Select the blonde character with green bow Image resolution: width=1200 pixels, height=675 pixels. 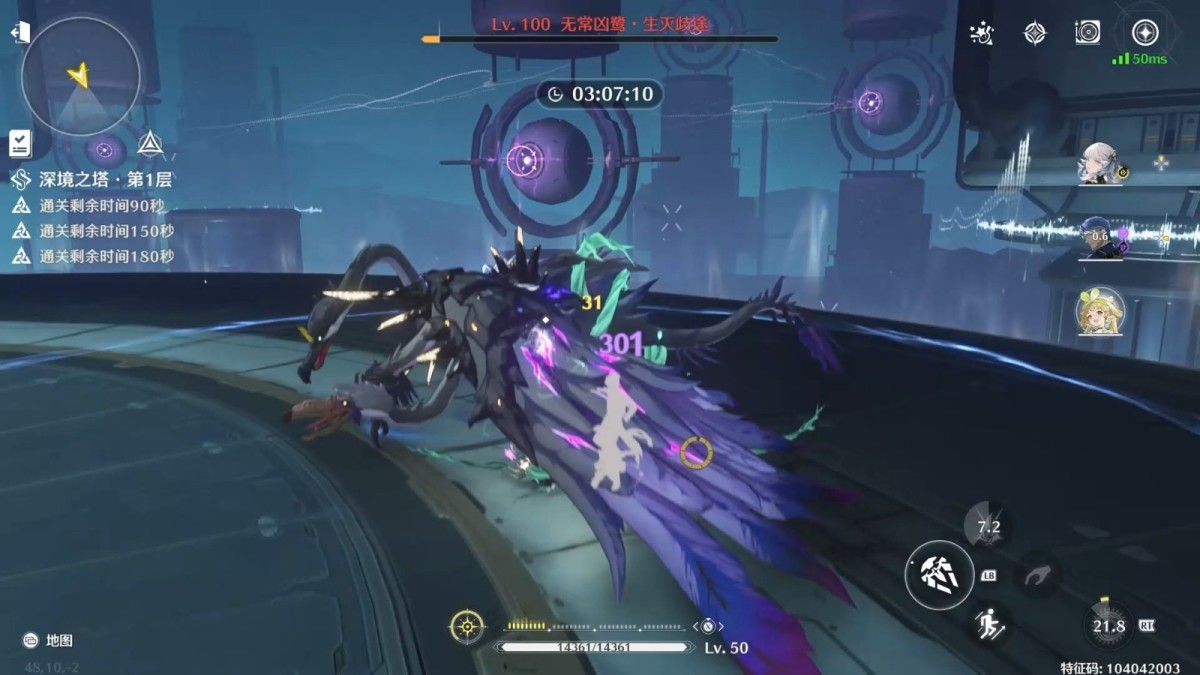1099,312
